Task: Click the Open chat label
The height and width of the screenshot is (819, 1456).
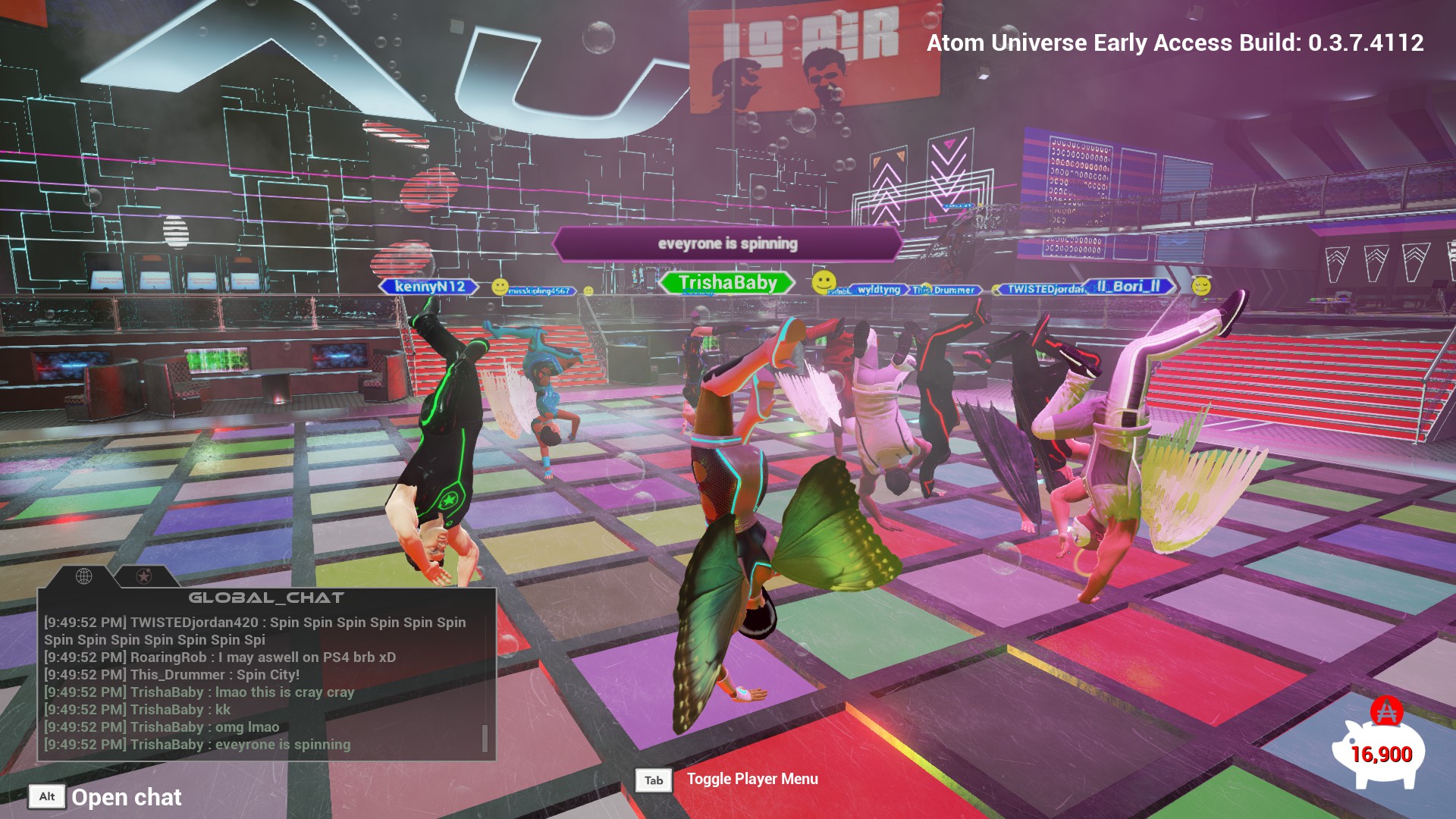Action: pyautogui.click(x=126, y=797)
